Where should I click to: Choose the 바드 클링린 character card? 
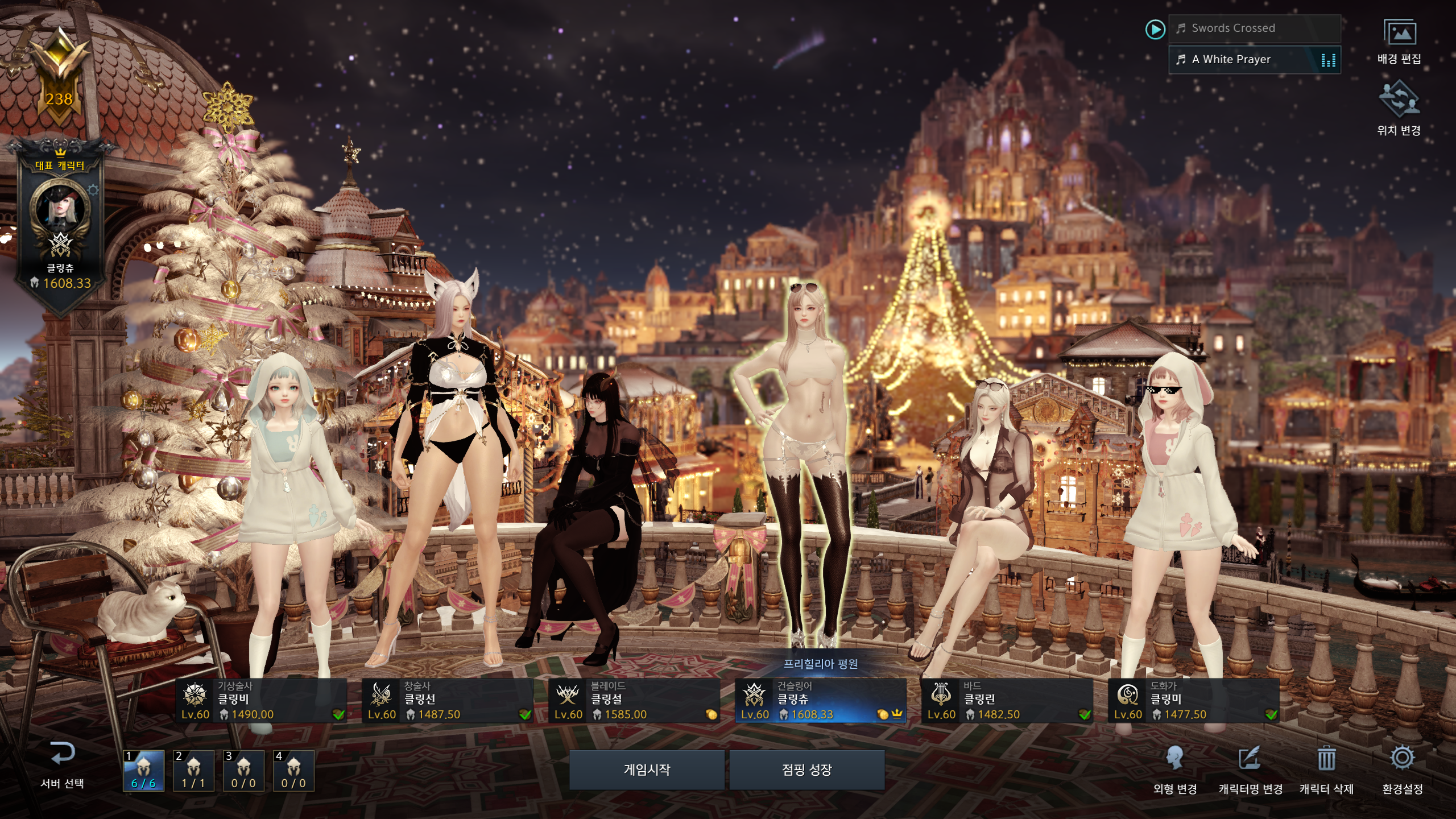point(1007,701)
